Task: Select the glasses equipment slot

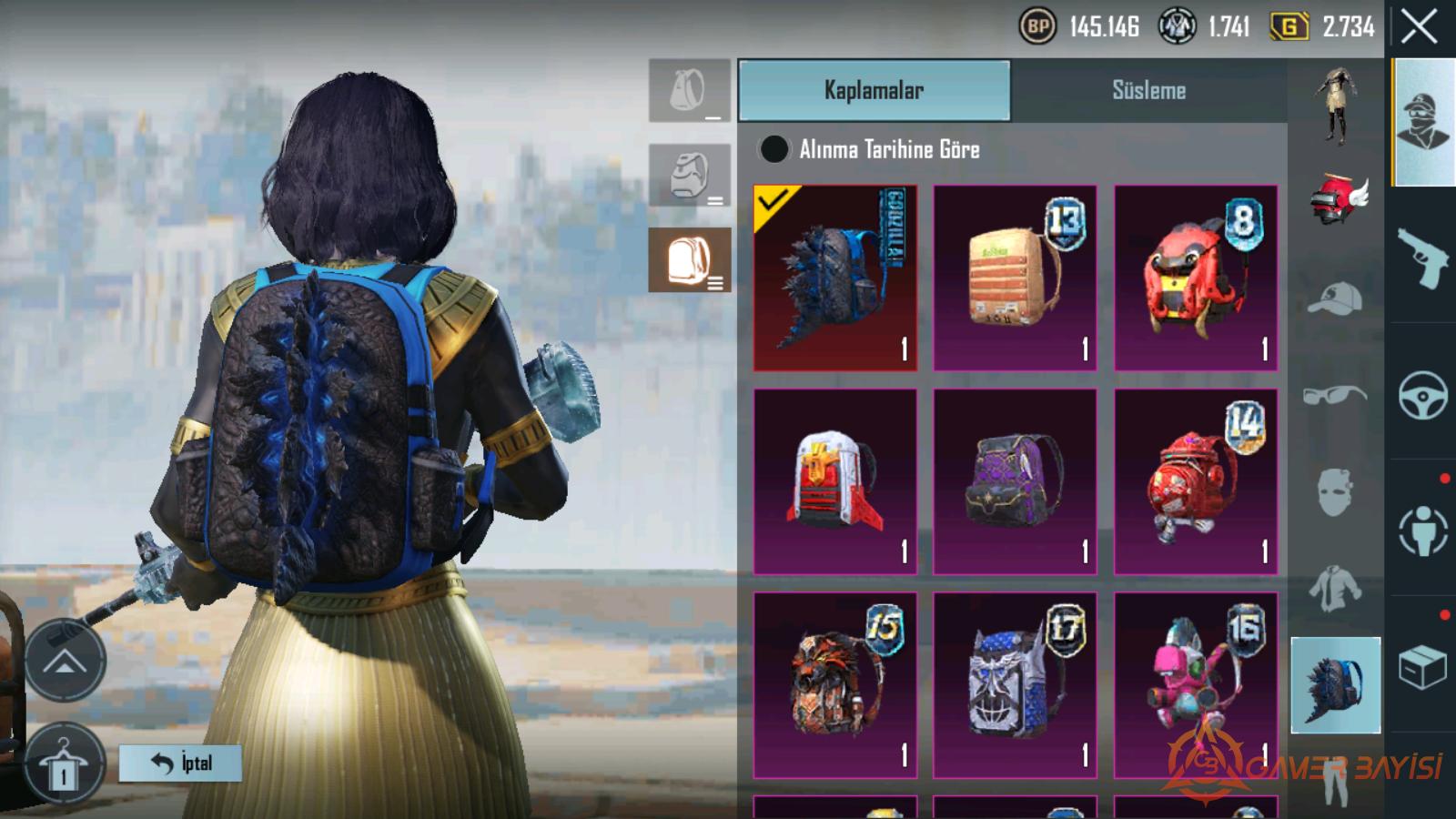Action: coord(1335,395)
